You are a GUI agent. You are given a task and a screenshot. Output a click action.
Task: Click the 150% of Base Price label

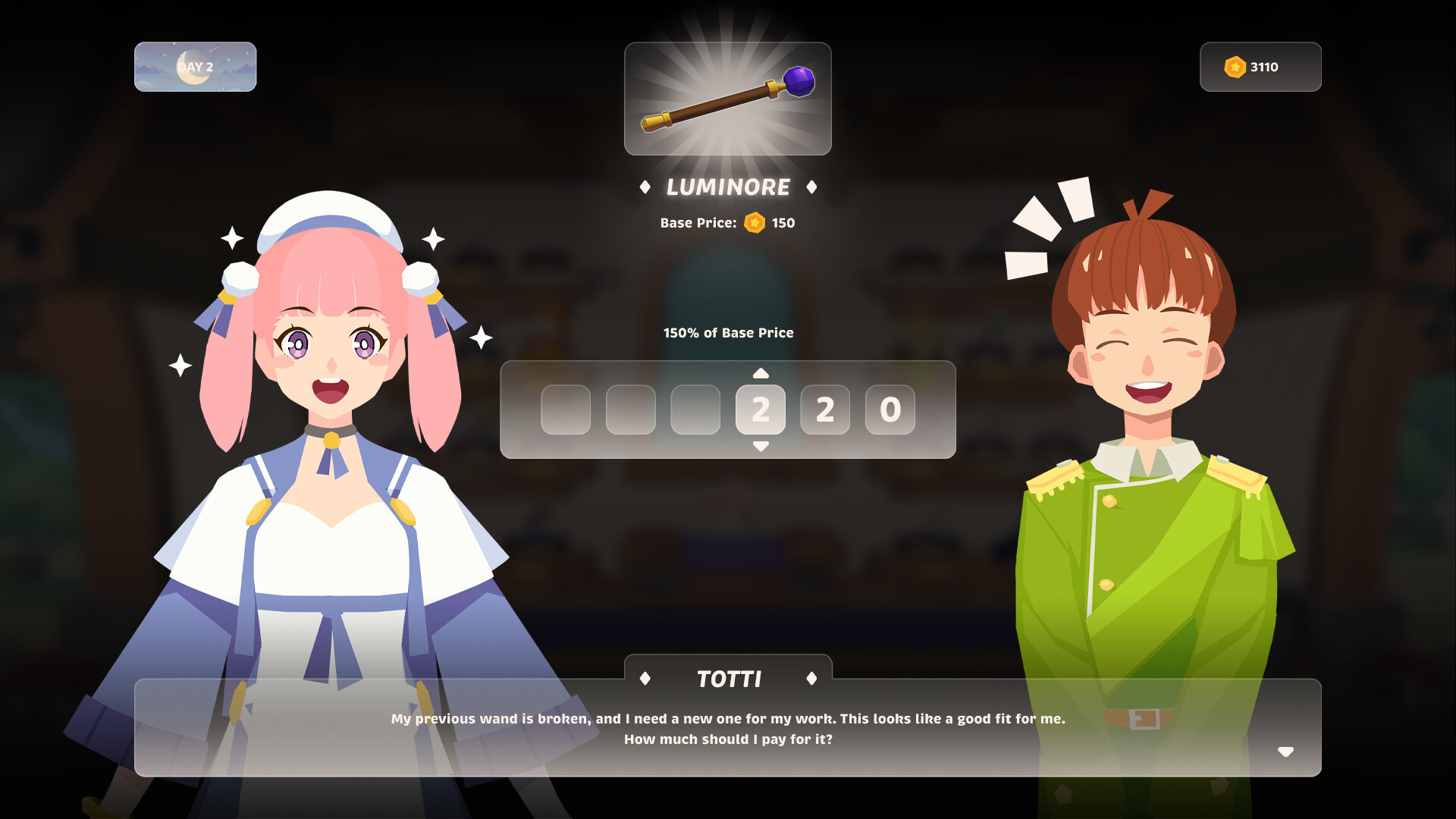pos(728,332)
